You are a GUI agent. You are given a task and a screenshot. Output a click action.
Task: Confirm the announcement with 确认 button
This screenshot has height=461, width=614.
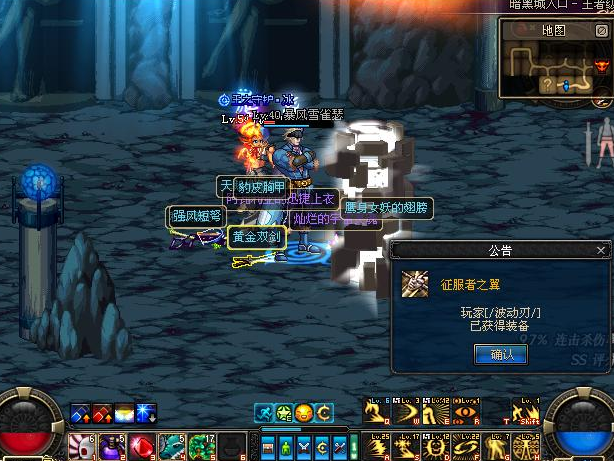click(x=494, y=353)
